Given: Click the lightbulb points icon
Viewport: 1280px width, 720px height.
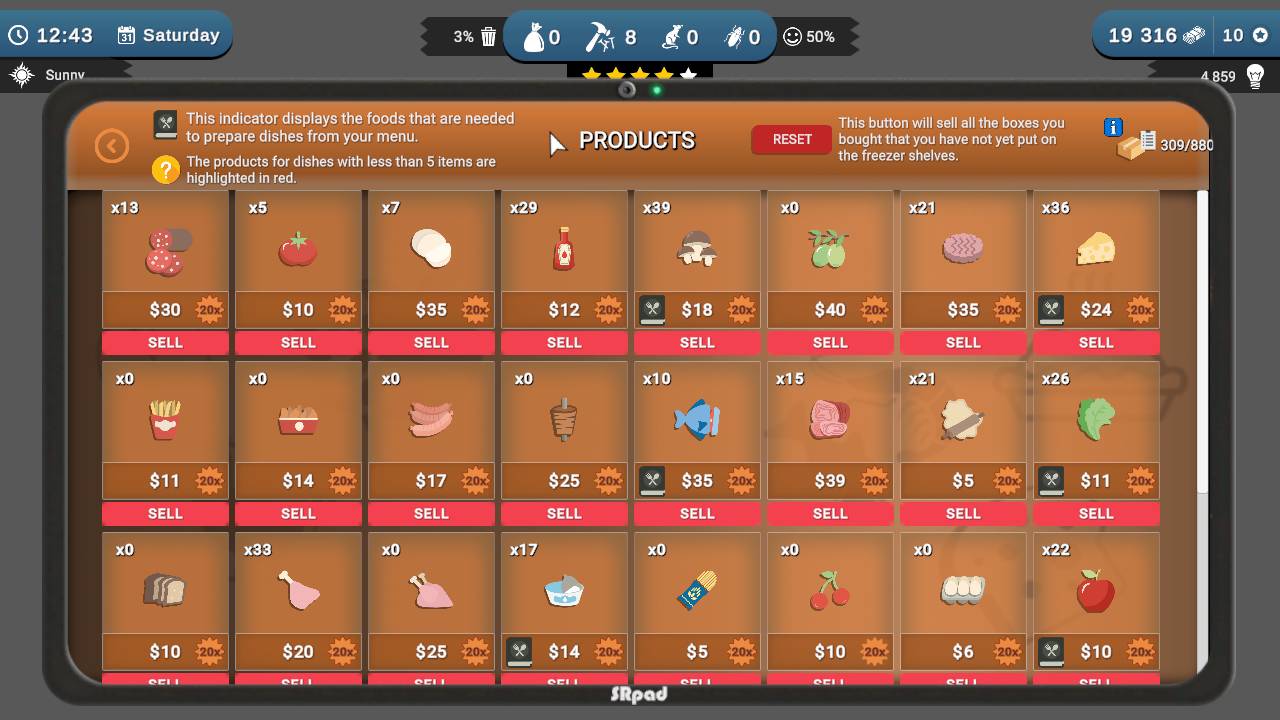Looking at the screenshot, I should (1254, 74).
